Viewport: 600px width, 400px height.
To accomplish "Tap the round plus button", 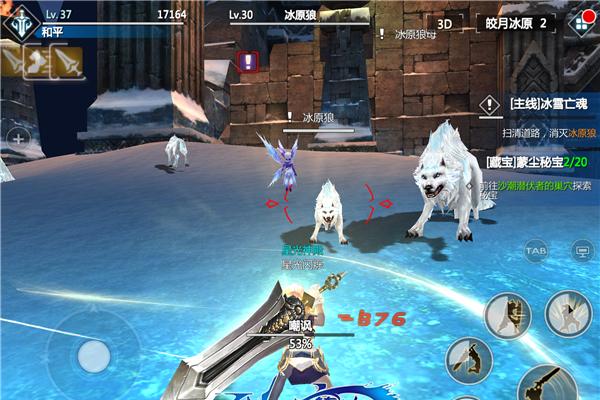I will [x=17, y=136].
